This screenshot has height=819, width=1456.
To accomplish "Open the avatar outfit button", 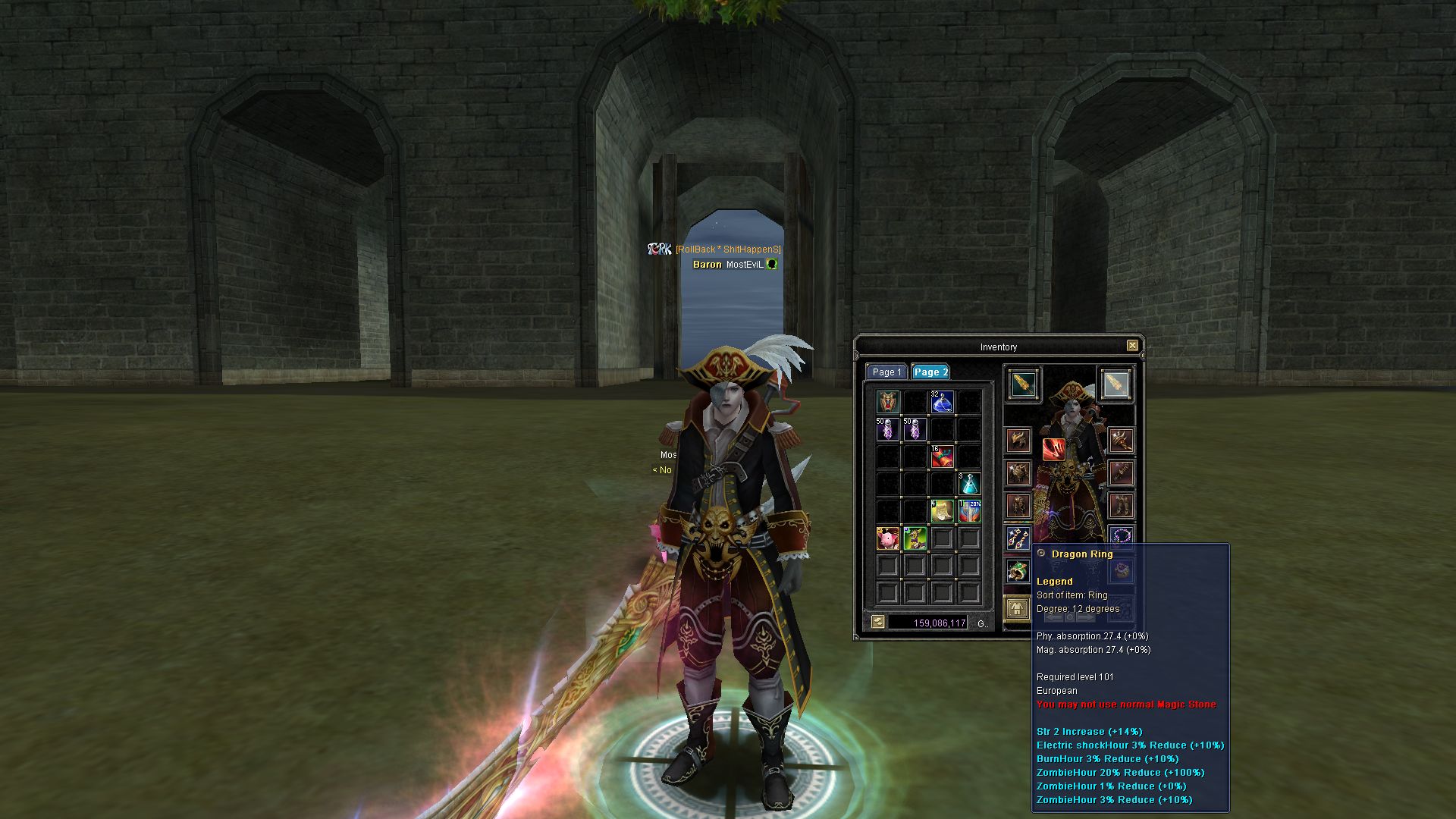I will point(1016,609).
